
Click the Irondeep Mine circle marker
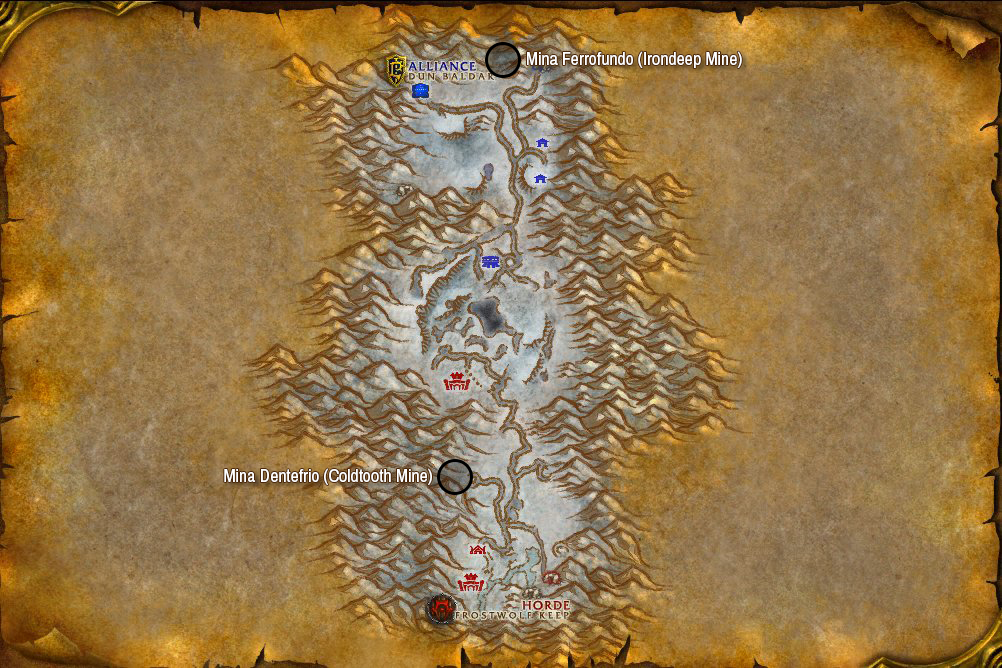502,60
